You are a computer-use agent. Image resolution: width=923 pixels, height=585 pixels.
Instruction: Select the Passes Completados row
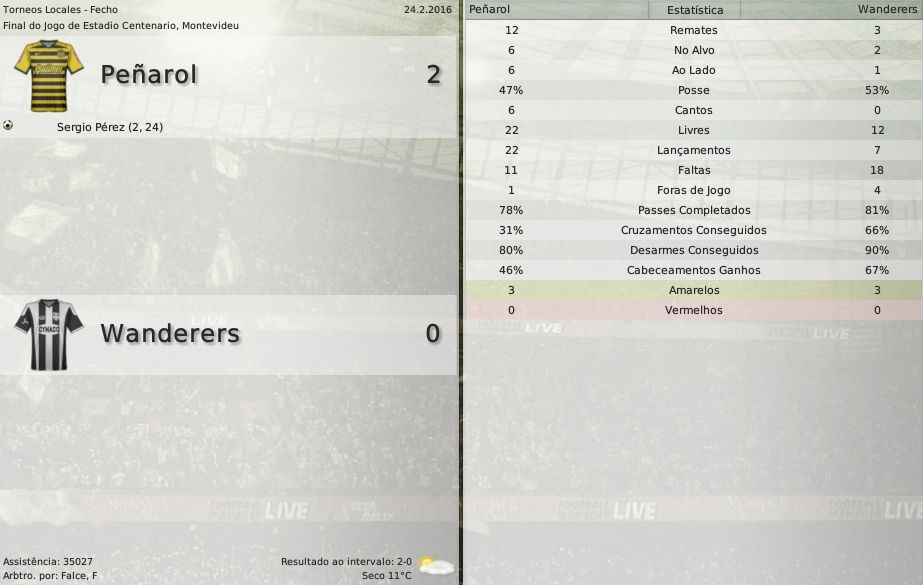click(694, 210)
